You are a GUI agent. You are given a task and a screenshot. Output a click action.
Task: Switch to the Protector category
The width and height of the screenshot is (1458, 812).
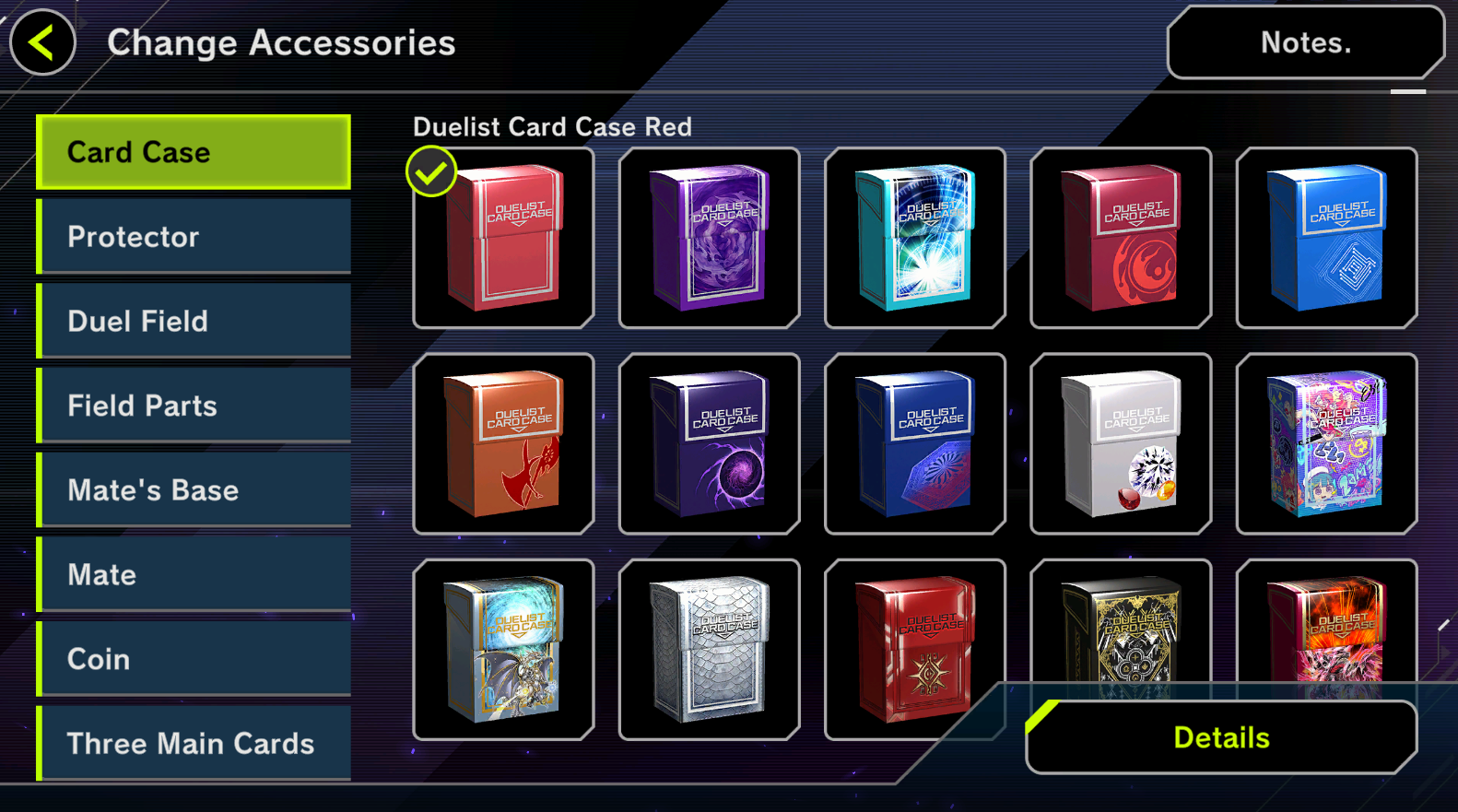coord(194,237)
